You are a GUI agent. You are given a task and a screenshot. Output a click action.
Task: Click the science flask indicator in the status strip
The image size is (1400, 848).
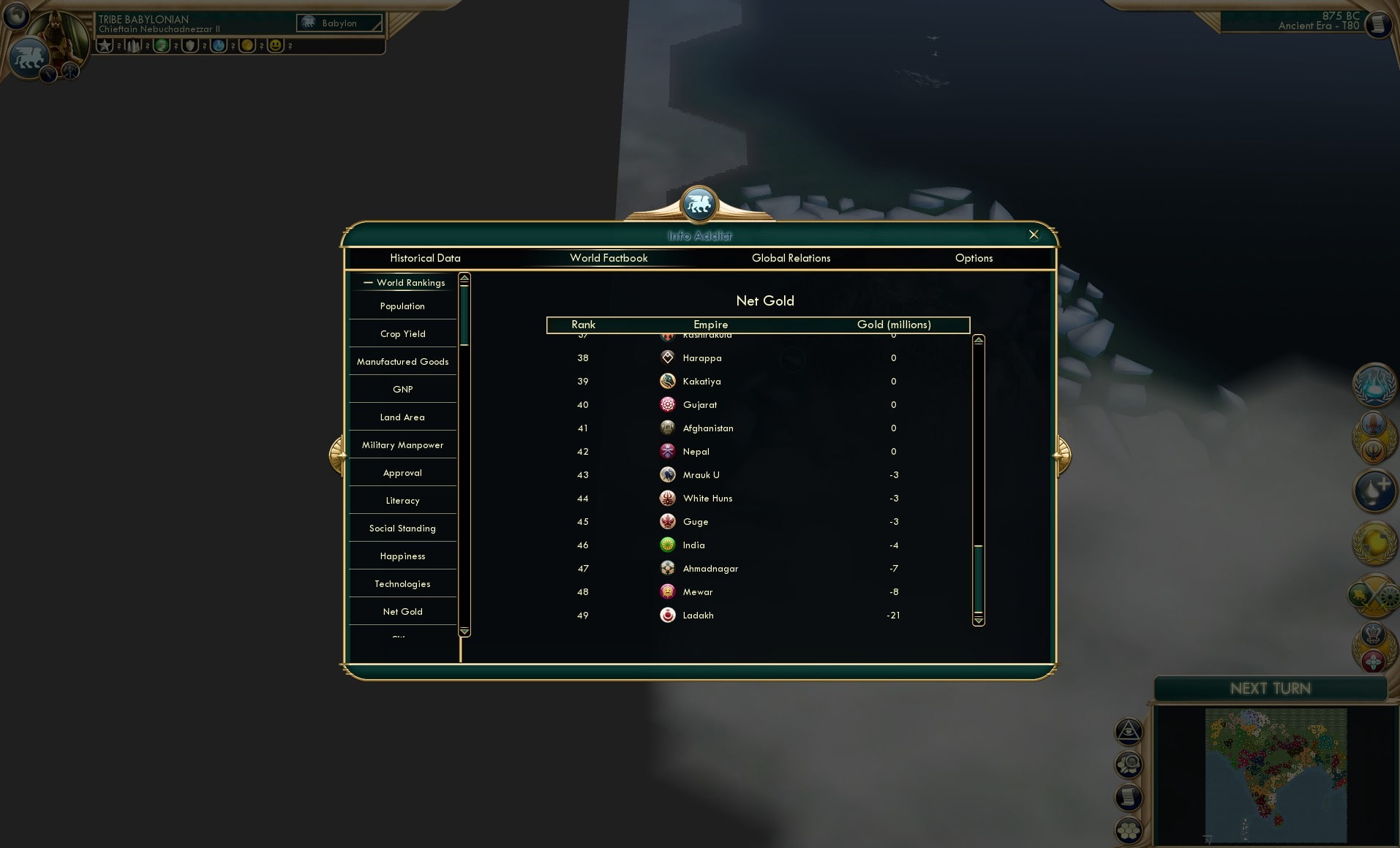pos(219,46)
